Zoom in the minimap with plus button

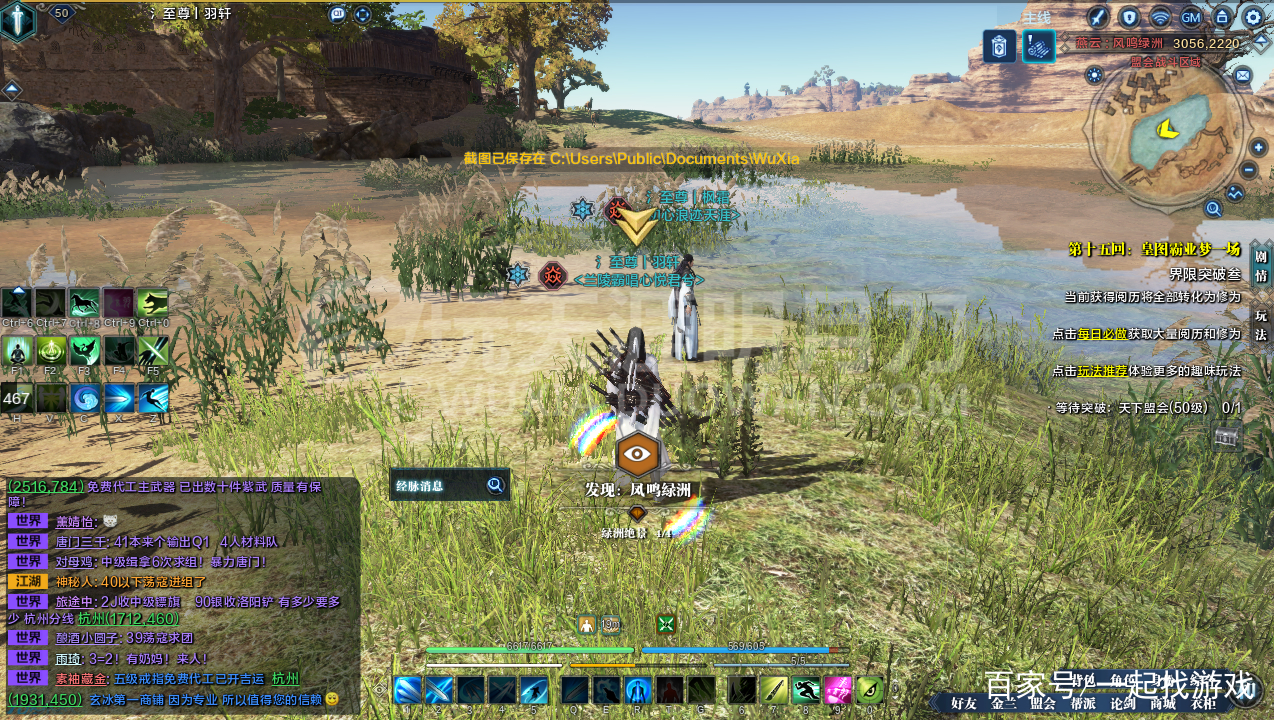[x=1258, y=148]
